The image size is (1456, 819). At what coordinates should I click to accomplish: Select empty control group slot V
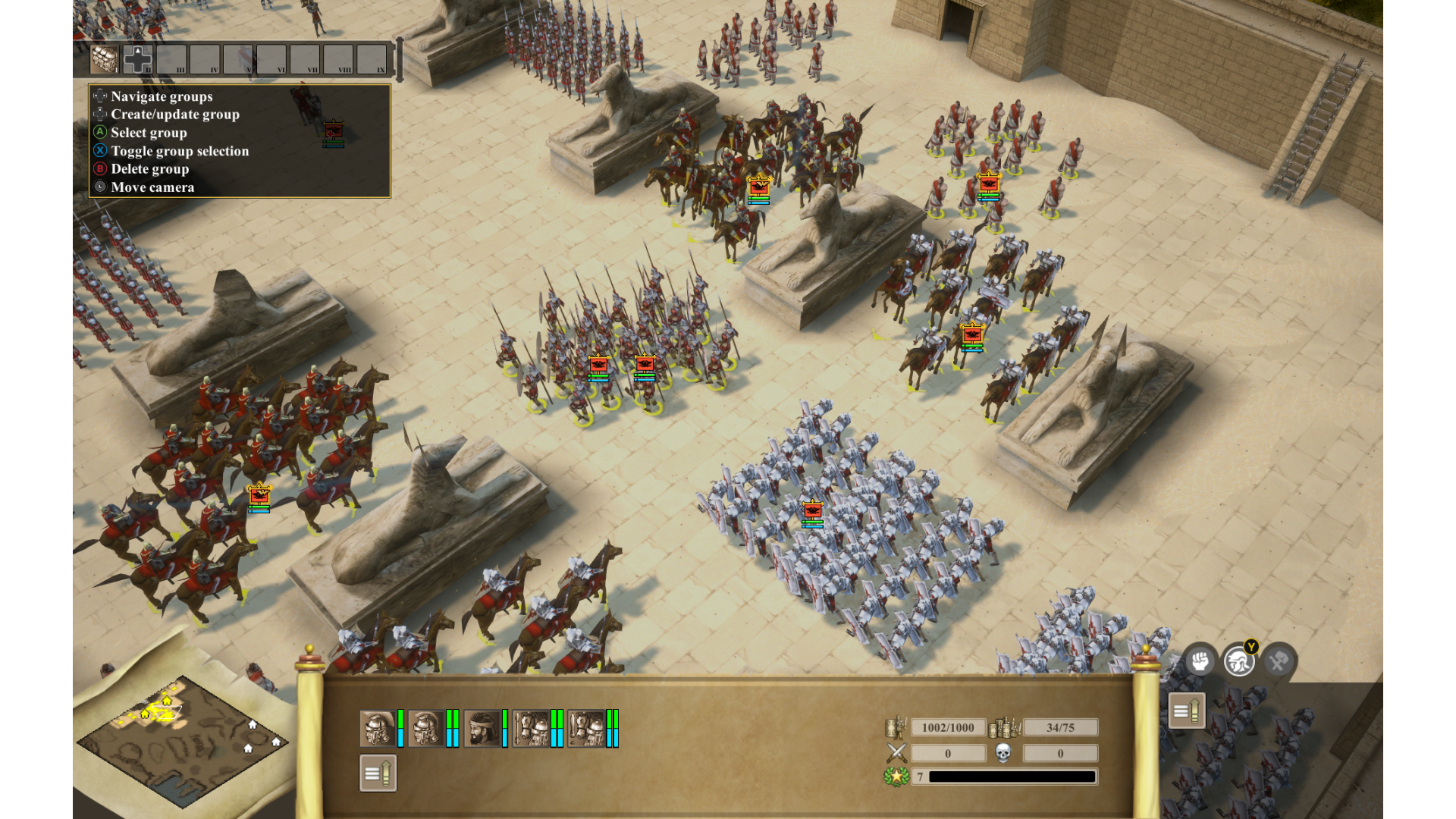tap(238, 59)
